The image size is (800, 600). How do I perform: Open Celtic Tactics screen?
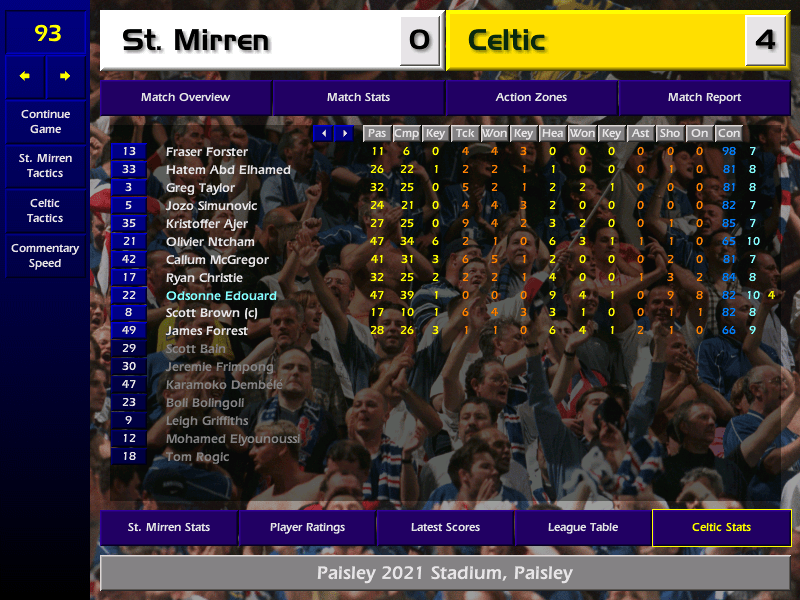pos(45,210)
